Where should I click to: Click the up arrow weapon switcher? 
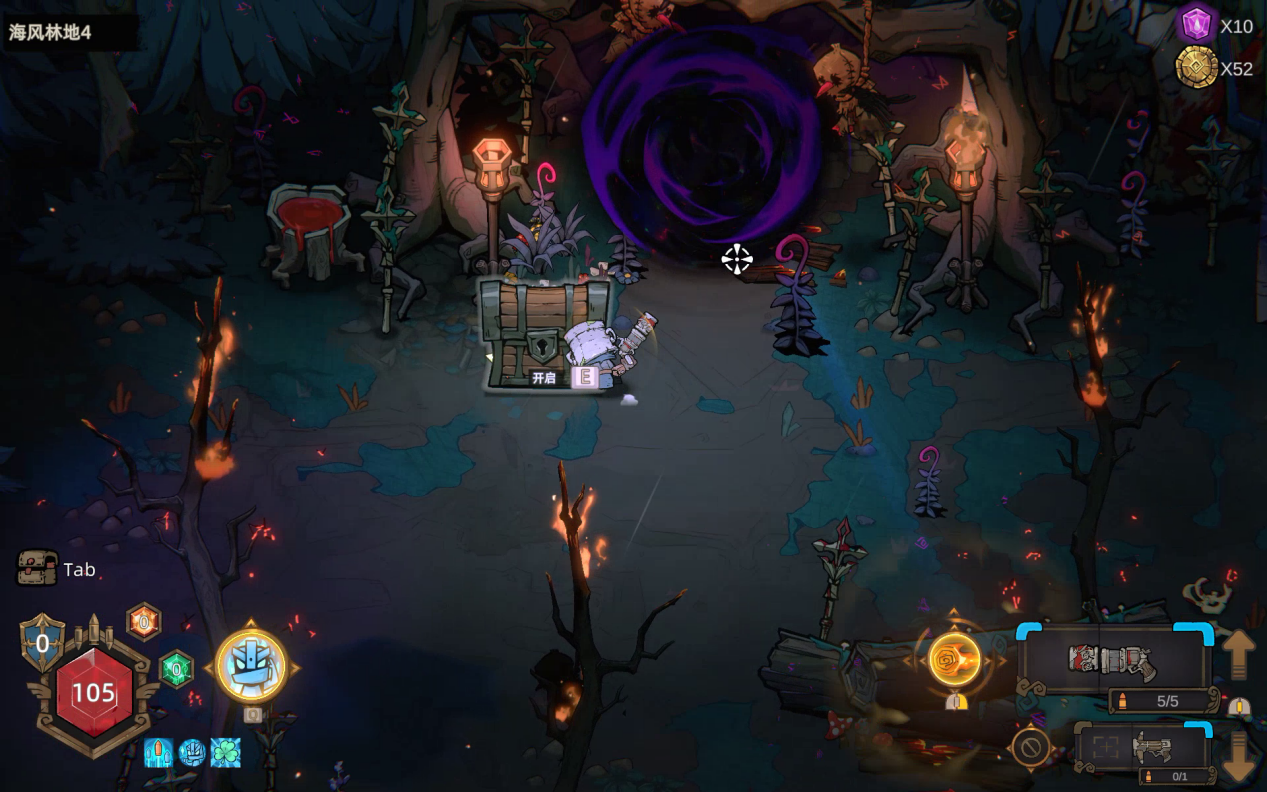click(x=1238, y=653)
